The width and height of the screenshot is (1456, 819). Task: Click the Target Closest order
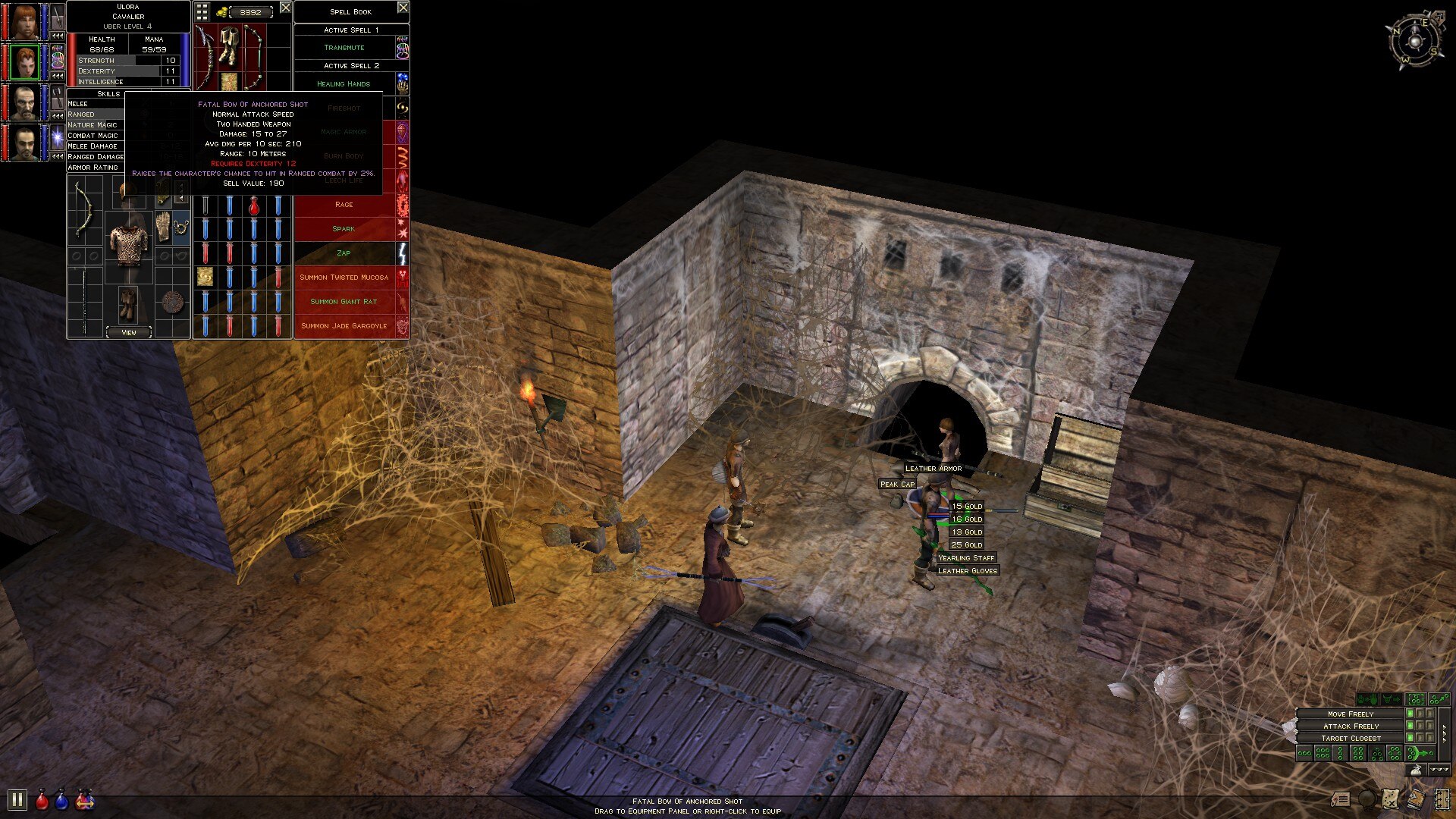click(x=1350, y=739)
